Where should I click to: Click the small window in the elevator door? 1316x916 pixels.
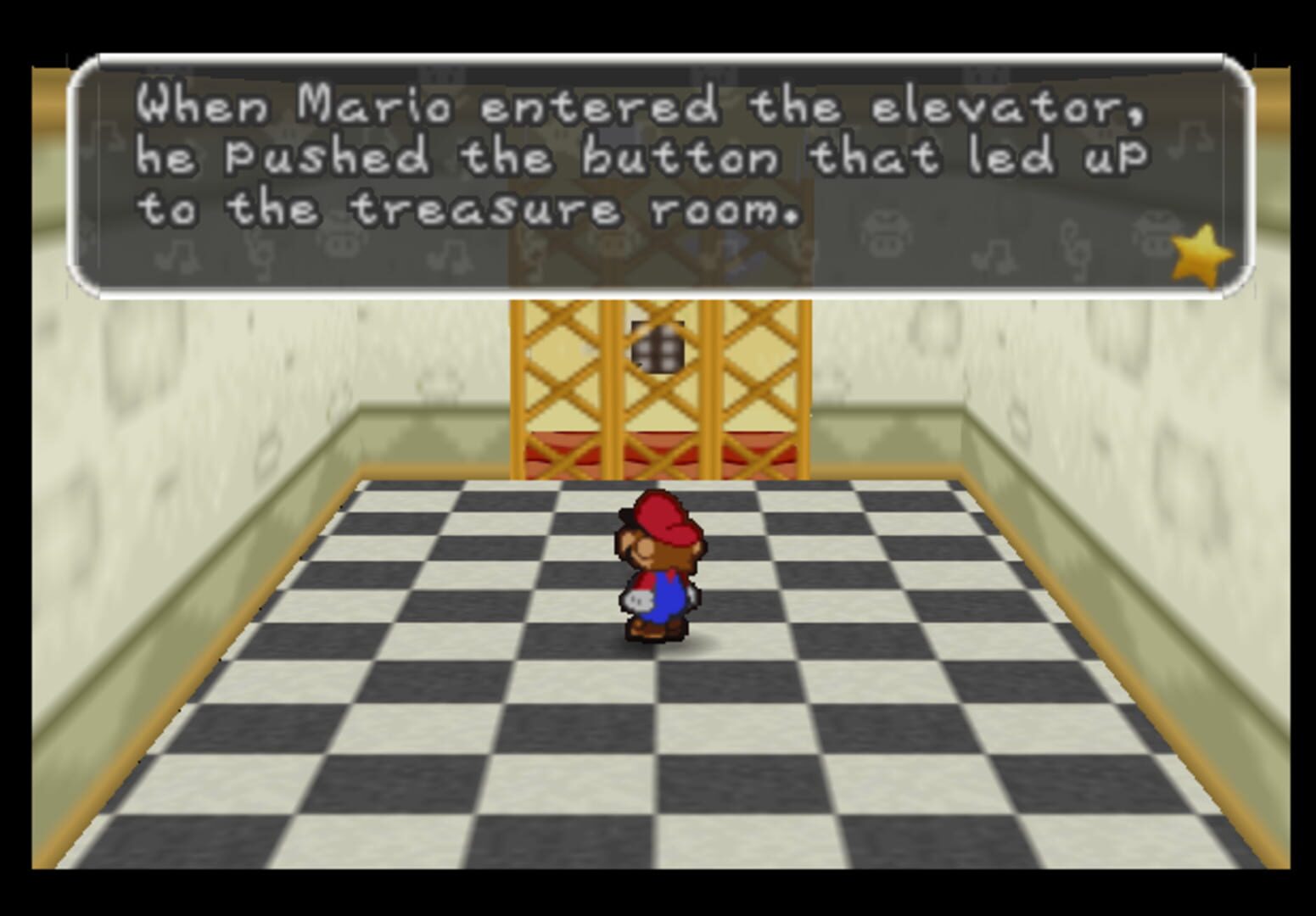click(658, 348)
